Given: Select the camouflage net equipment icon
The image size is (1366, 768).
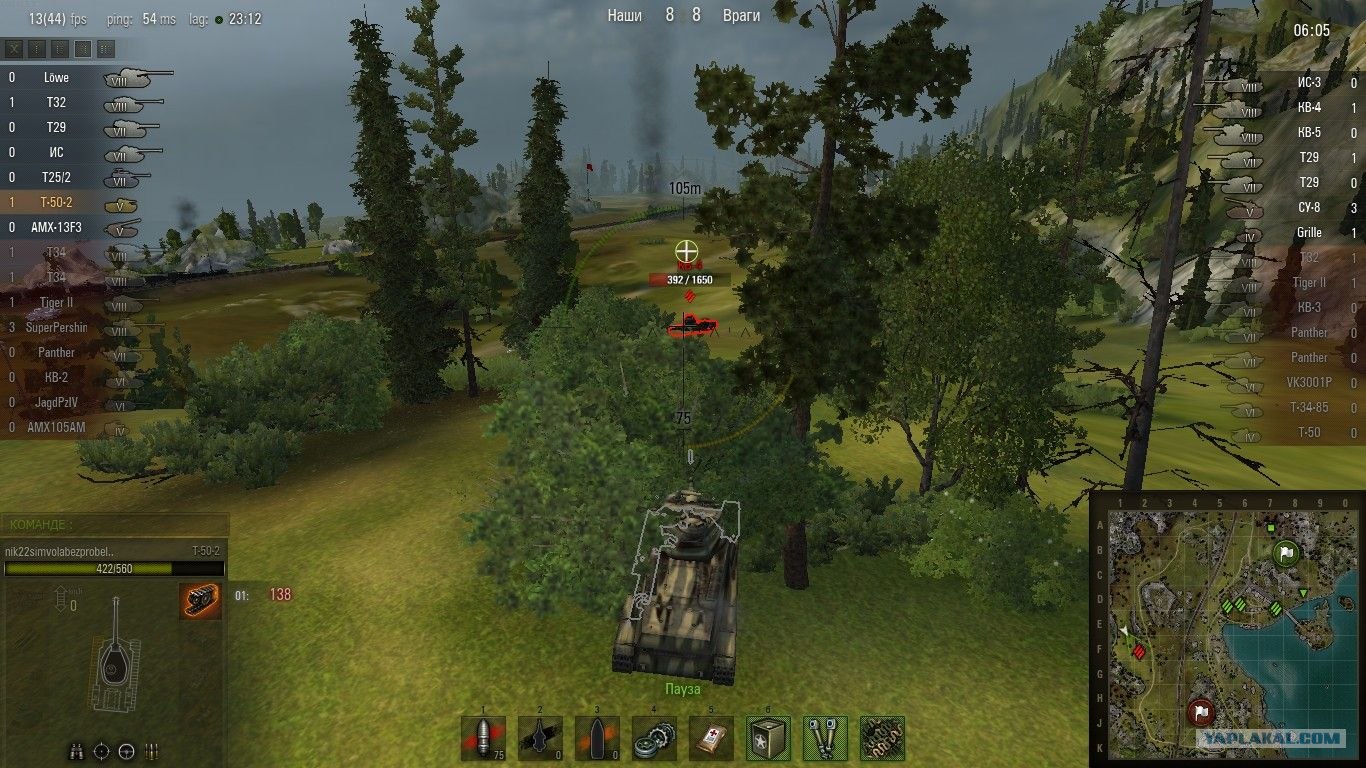Looking at the screenshot, I should point(882,738).
